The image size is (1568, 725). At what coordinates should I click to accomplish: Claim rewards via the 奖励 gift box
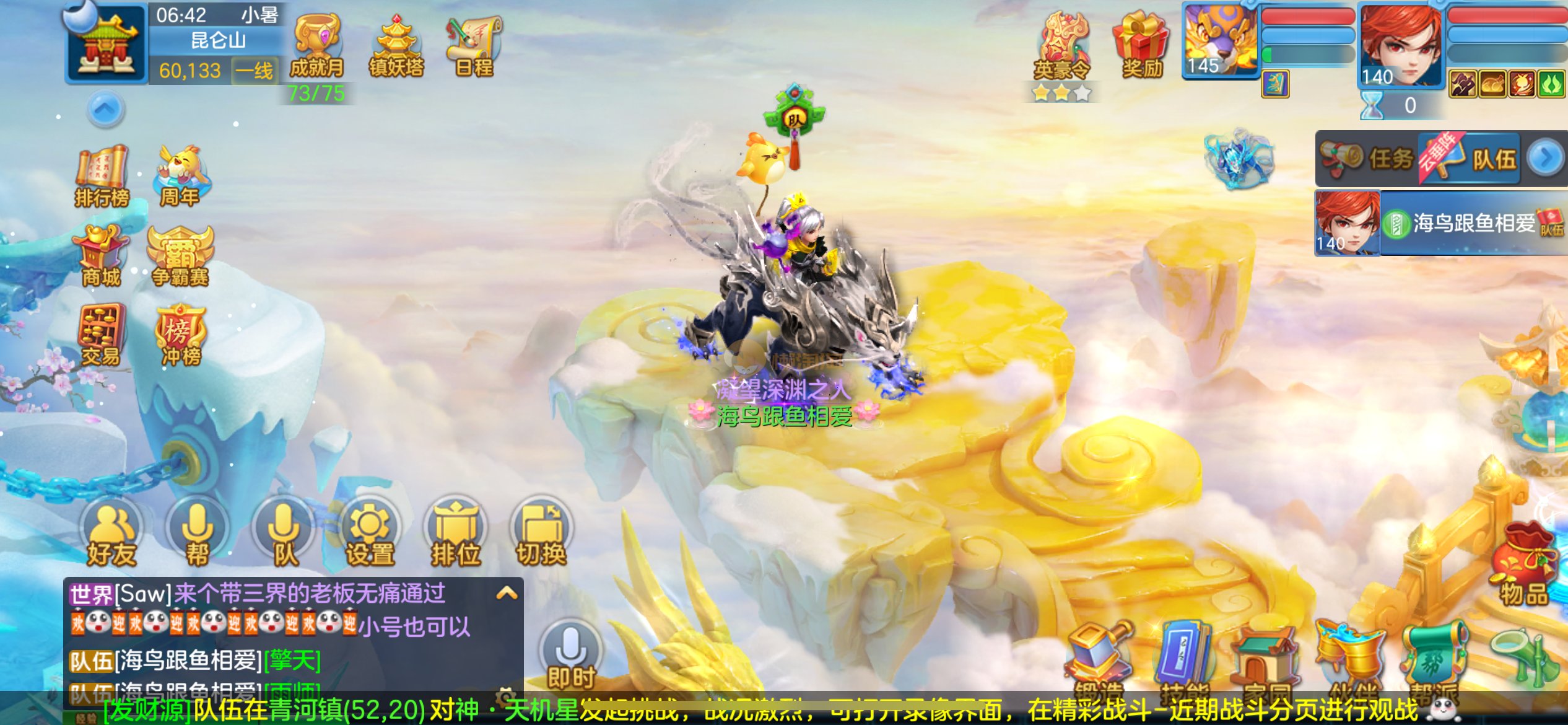coord(1142,45)
